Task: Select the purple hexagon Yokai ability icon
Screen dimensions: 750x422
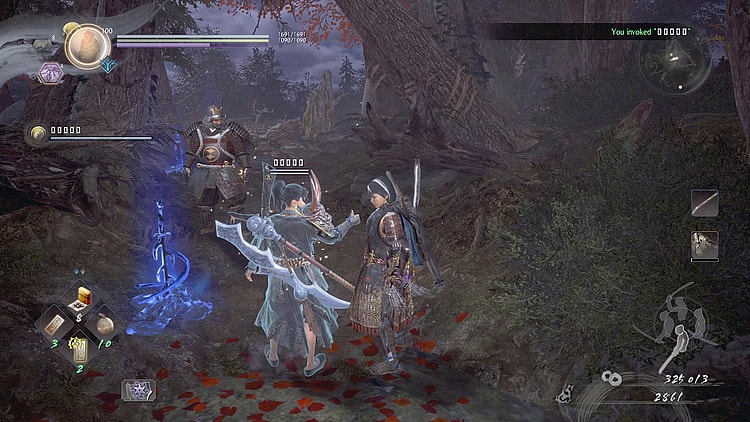Action: (48, 73)
